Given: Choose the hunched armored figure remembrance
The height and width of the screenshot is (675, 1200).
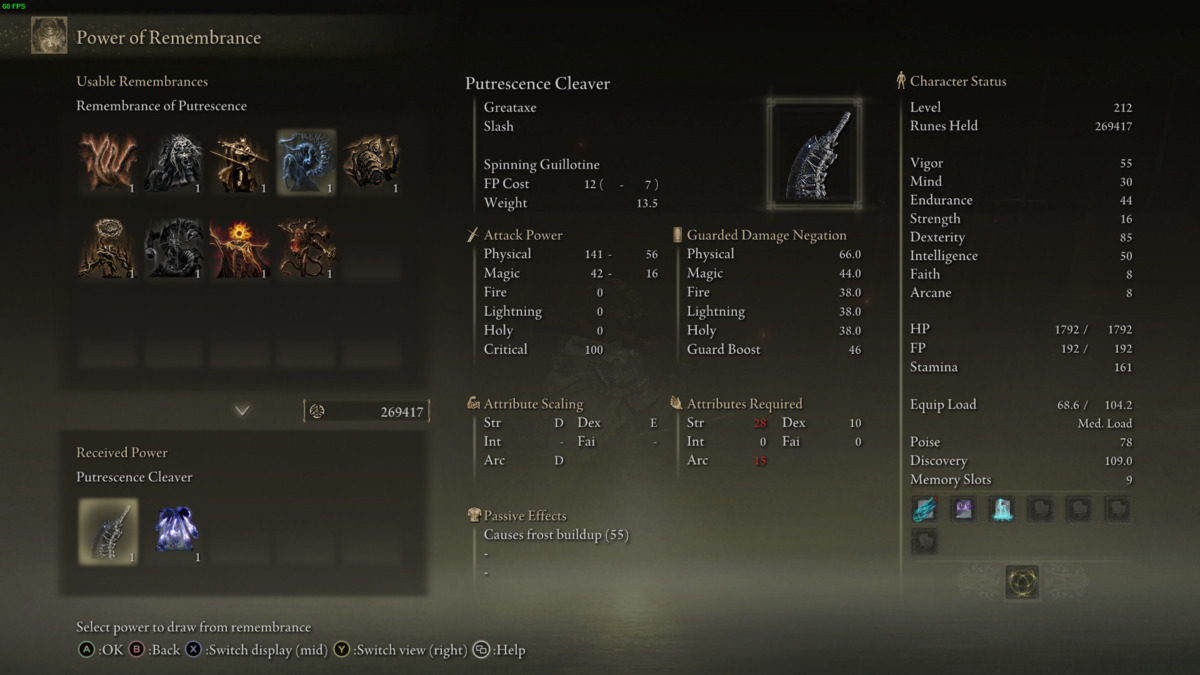Looking at the screenshot, I should click(x=372, y=161).
